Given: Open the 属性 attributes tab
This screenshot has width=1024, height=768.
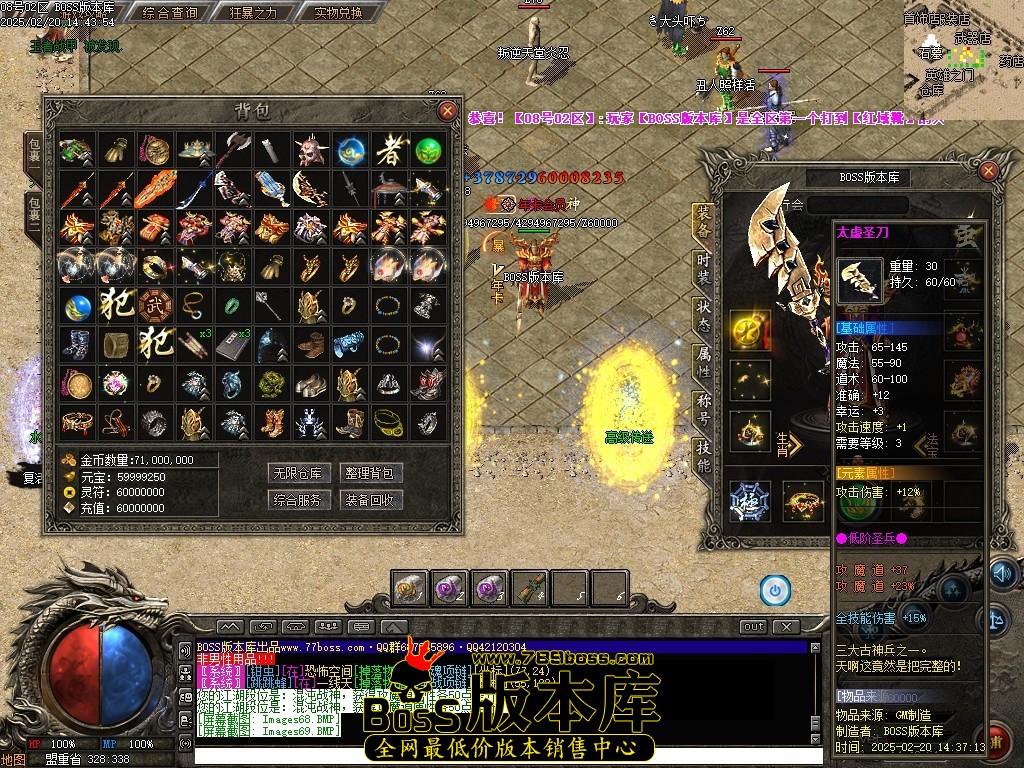Looking at the screenshot, I should pyautogui.click(x=704, y=361).
